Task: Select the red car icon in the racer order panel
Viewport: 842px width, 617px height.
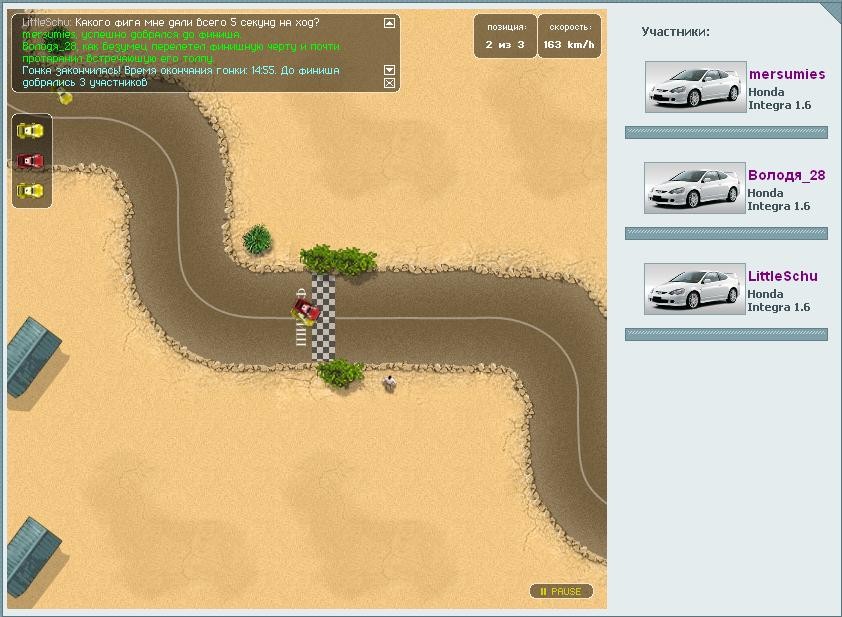Action: click(x=31, y=160)
